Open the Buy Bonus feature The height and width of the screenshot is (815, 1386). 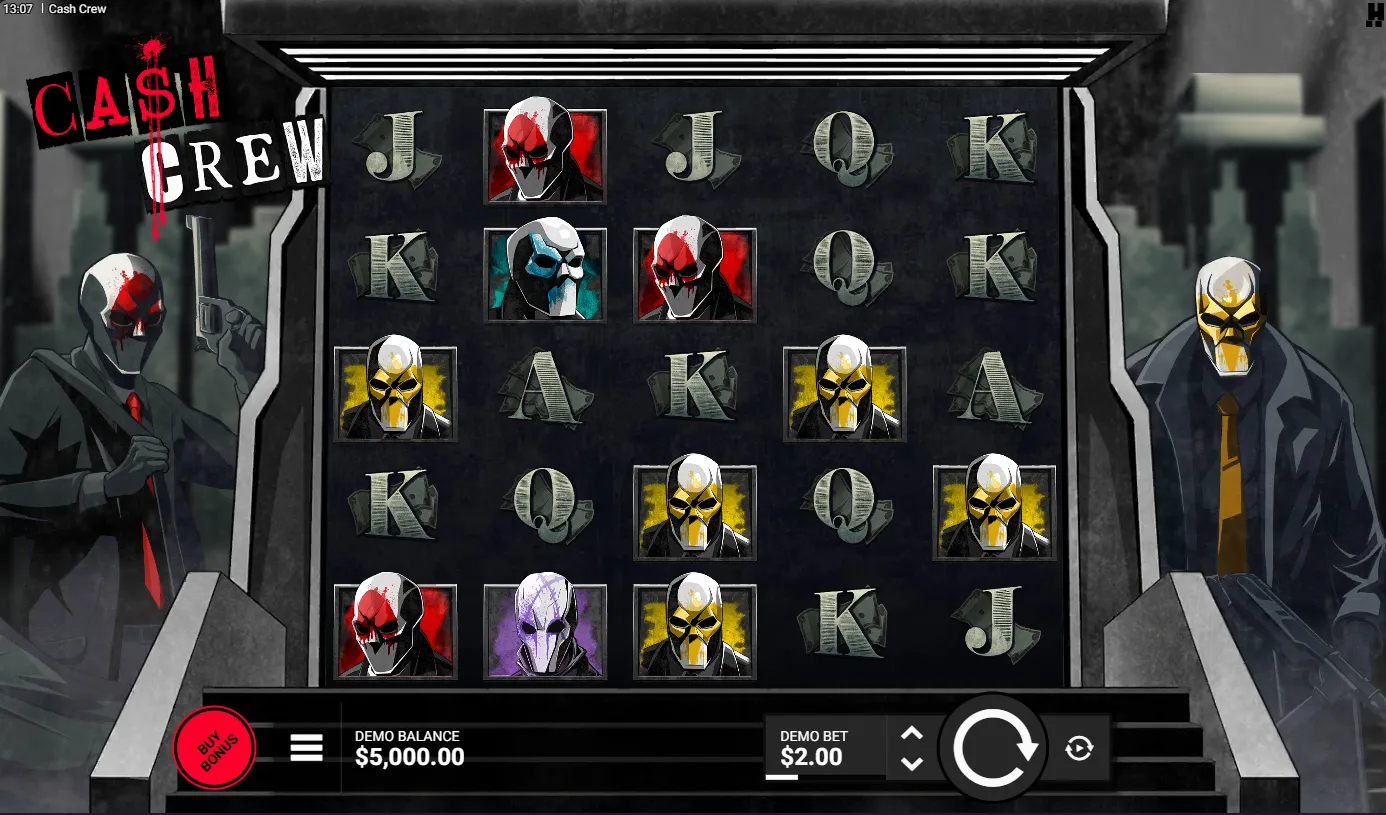point(214,747)
